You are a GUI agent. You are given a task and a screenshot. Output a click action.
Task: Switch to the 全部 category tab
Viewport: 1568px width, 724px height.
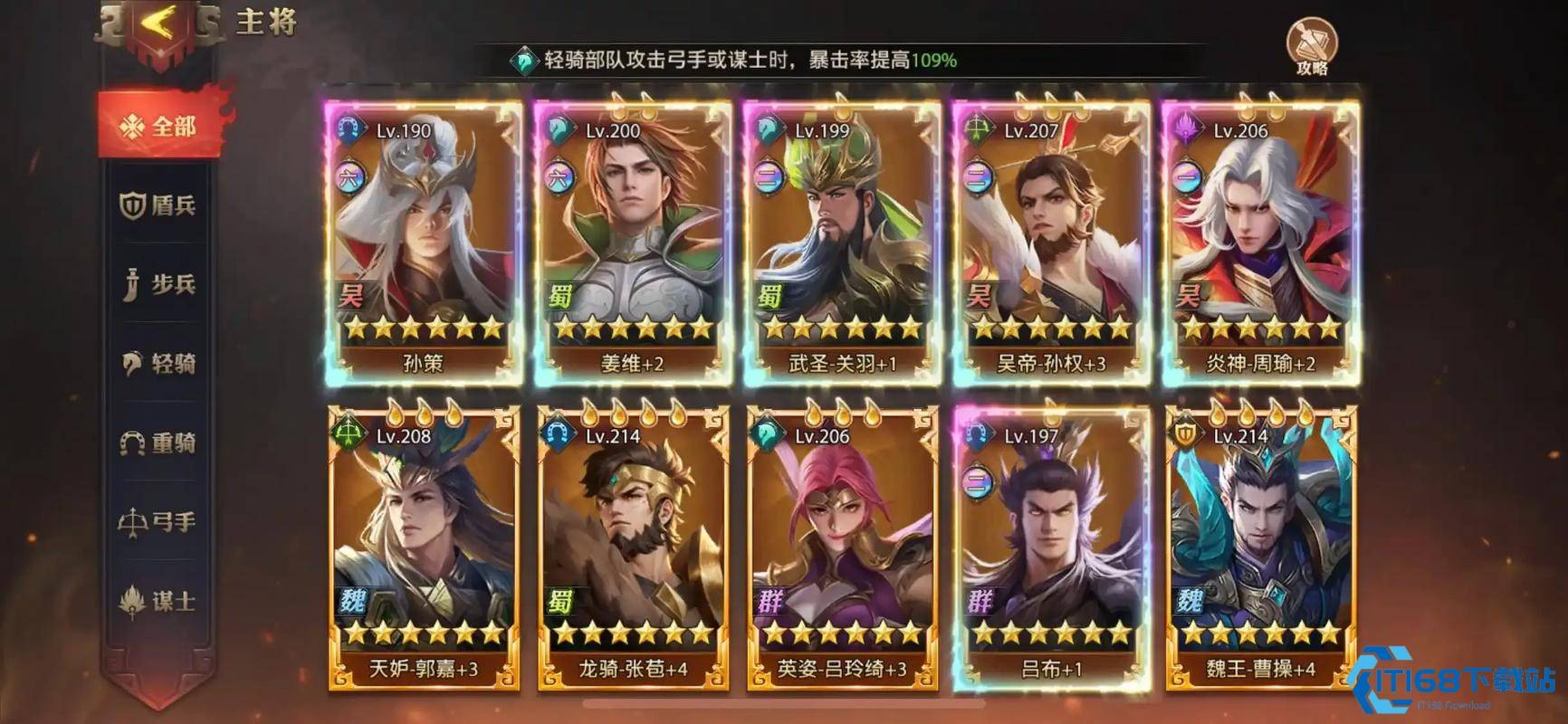(152, 125)
